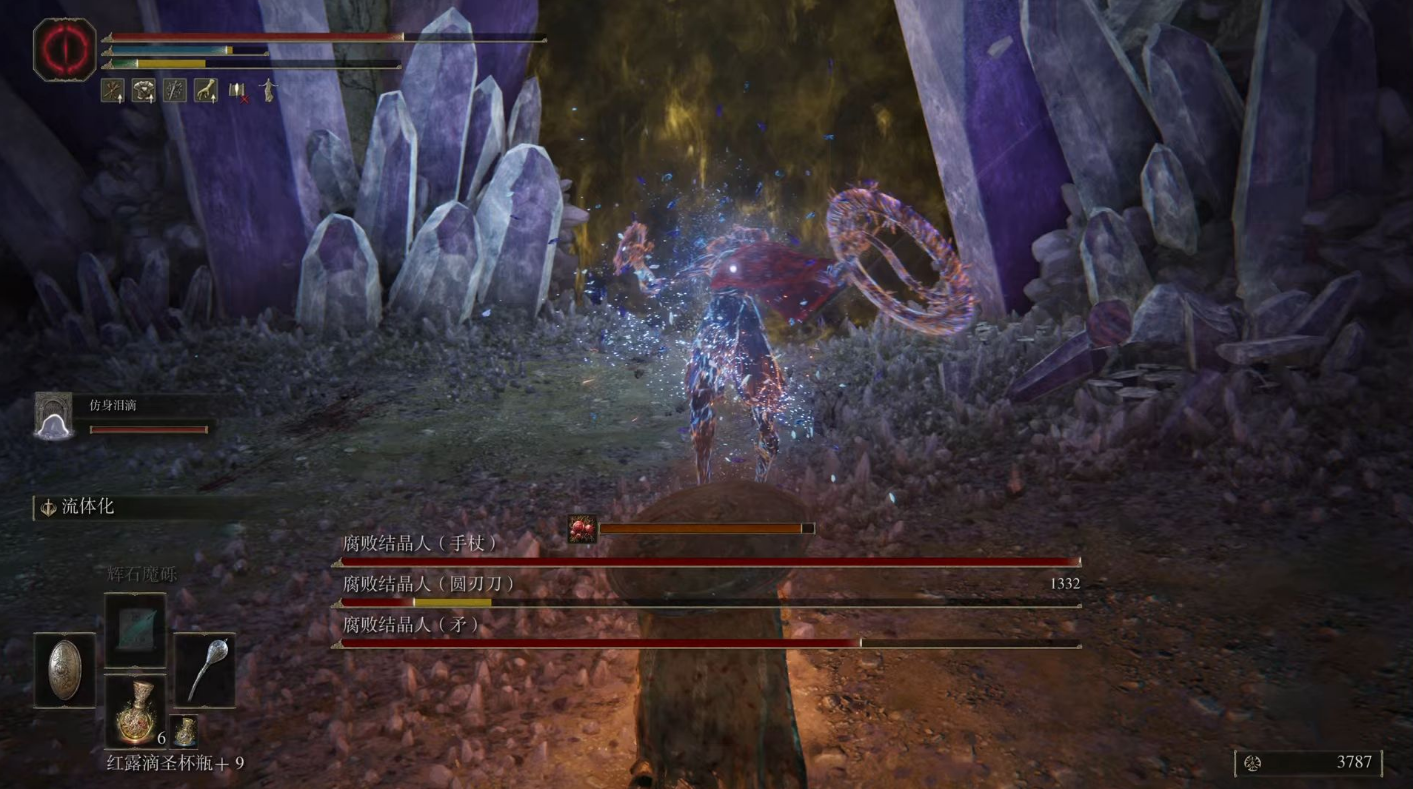Click the red status buildup icon
The image size is (1413, 789).
tap(582, 529)
